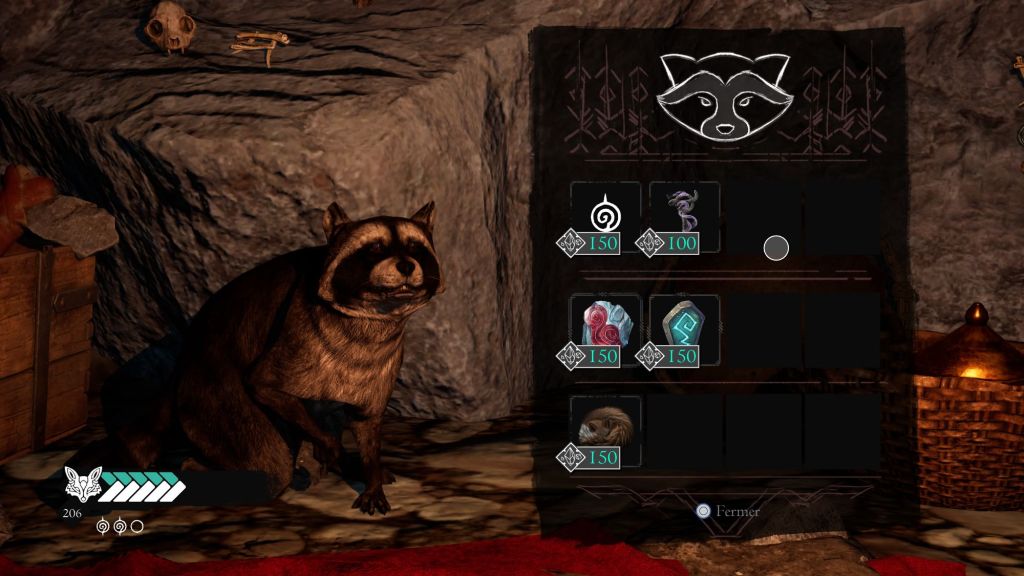
Task: Pick the glowing teal rune stone
Action: point(684,326)
